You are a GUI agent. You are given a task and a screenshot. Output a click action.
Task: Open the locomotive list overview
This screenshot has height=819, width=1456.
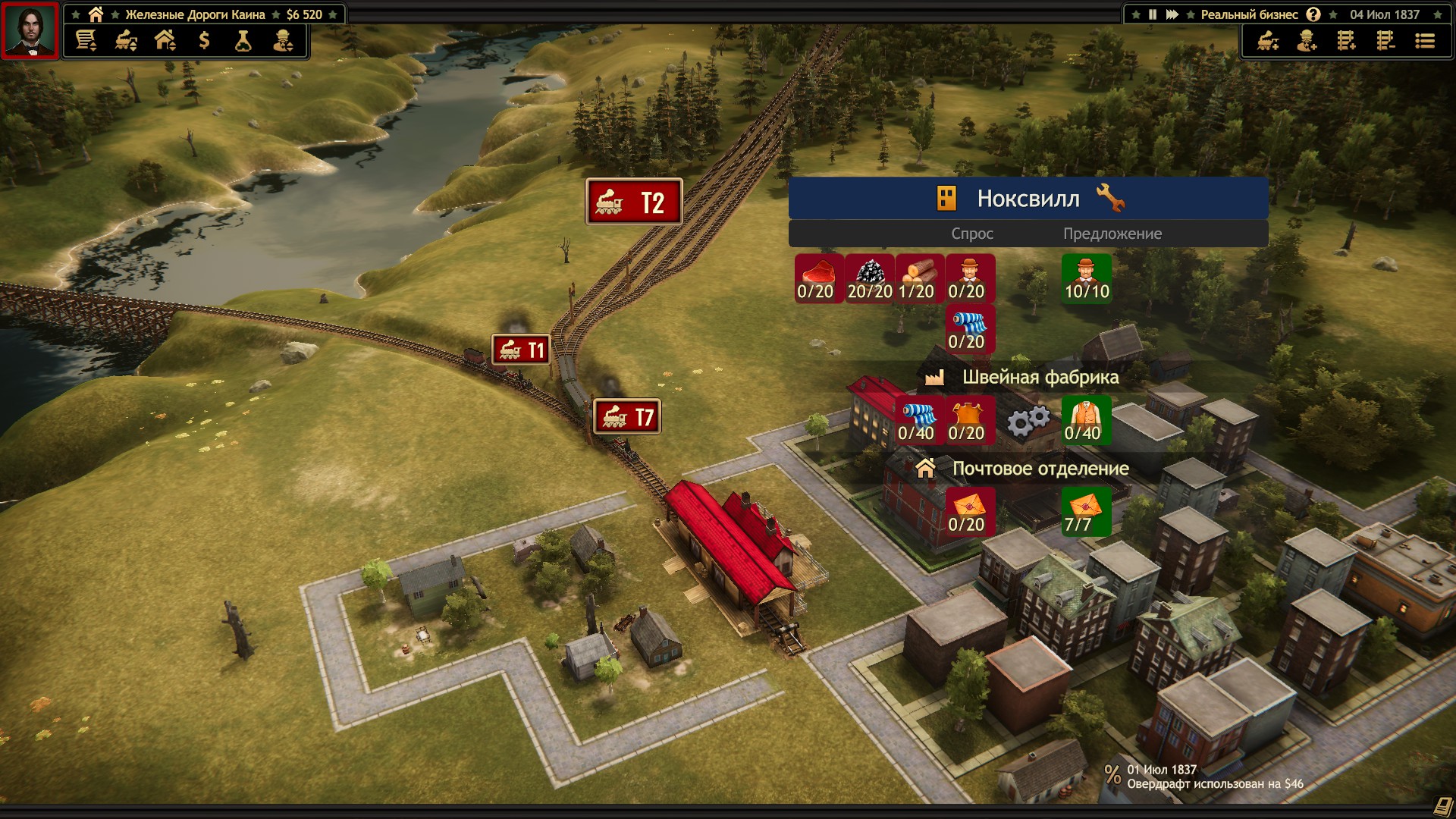pyautogui.click(x=126, y=41)
